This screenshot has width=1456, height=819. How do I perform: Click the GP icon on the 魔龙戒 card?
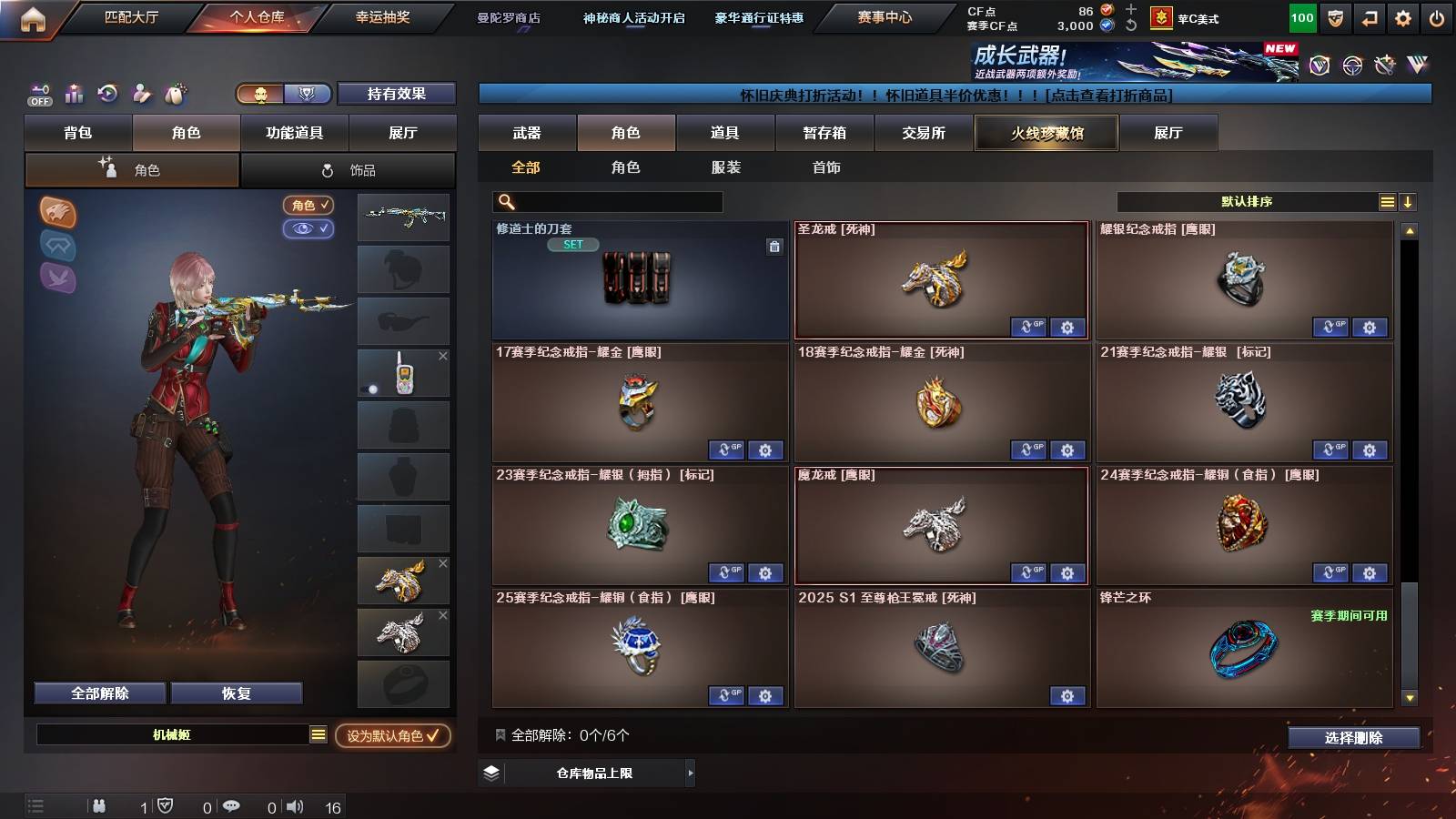pos(1028,573)
